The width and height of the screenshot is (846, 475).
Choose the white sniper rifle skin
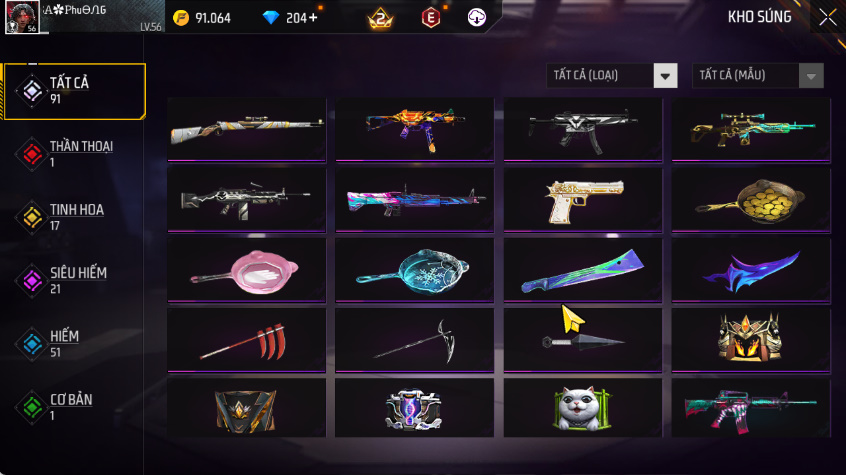click(x=246, y=129)
